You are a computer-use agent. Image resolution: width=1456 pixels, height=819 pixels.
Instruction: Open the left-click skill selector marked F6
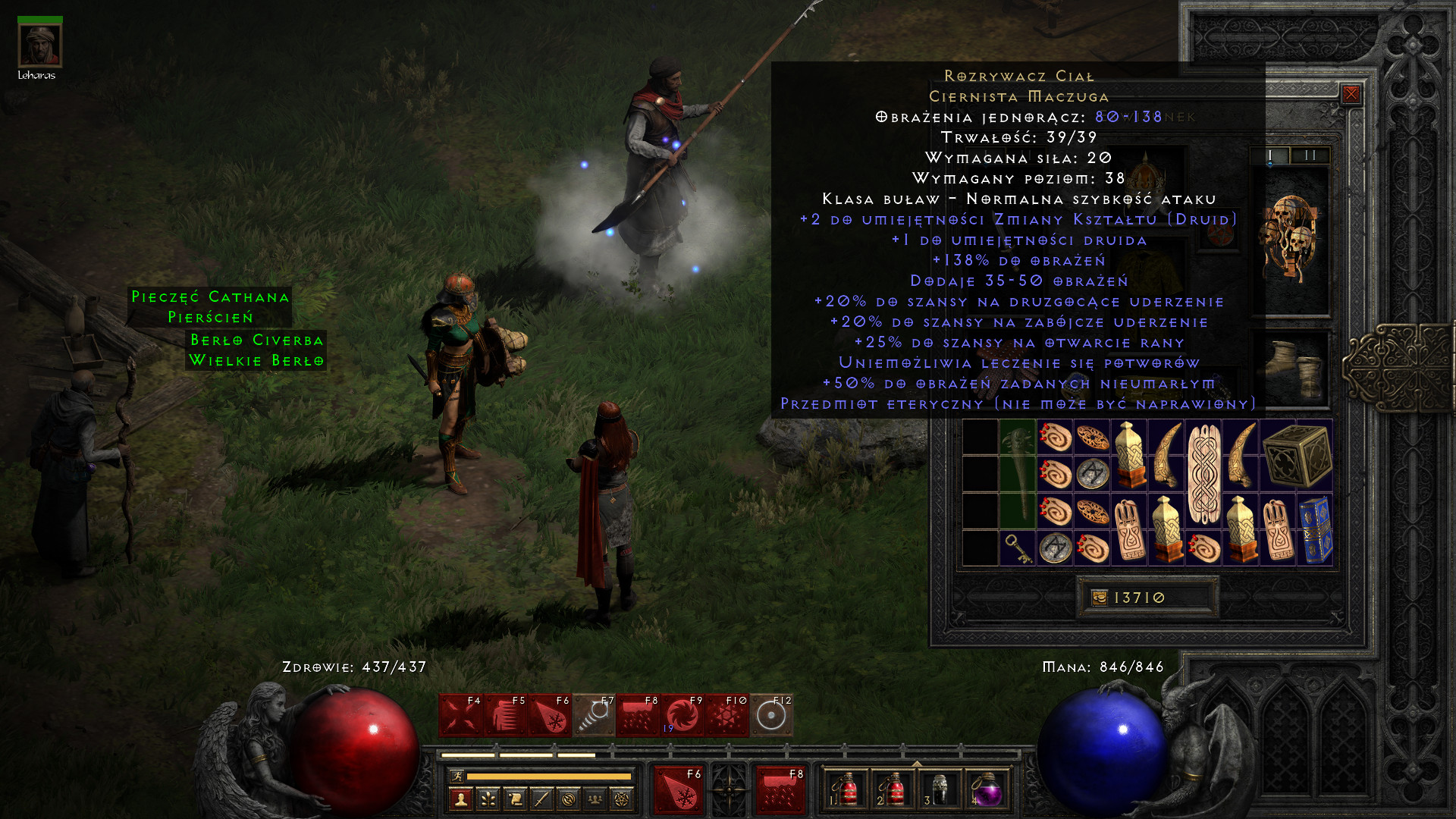coord(679,790)
